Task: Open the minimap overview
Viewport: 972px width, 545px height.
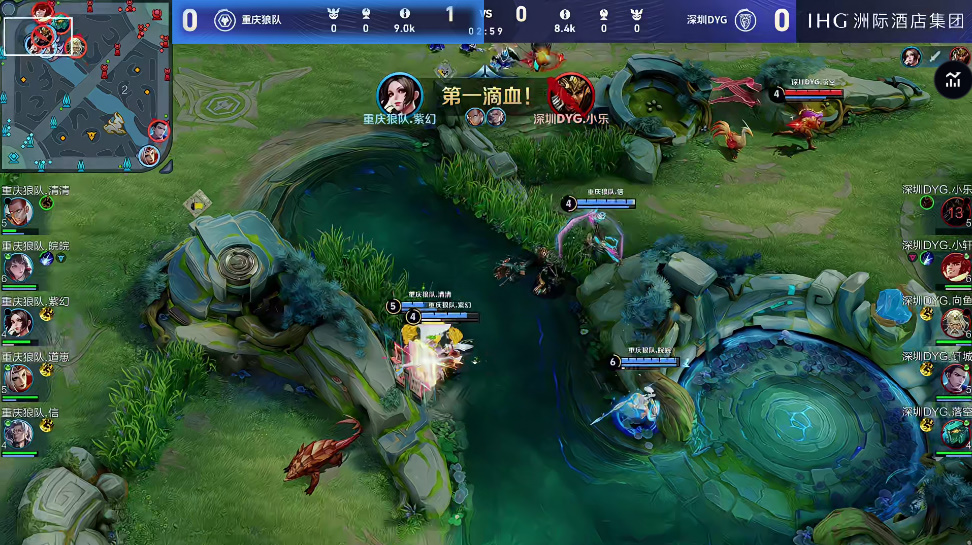Action: point(85,86)
